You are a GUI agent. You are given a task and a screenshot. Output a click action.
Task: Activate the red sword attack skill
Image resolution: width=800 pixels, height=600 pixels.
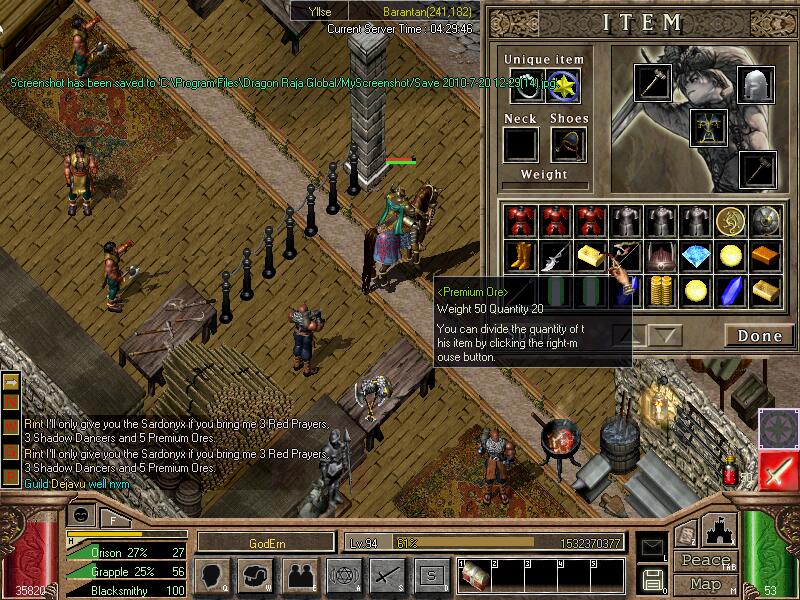click(x=778, y=470)
